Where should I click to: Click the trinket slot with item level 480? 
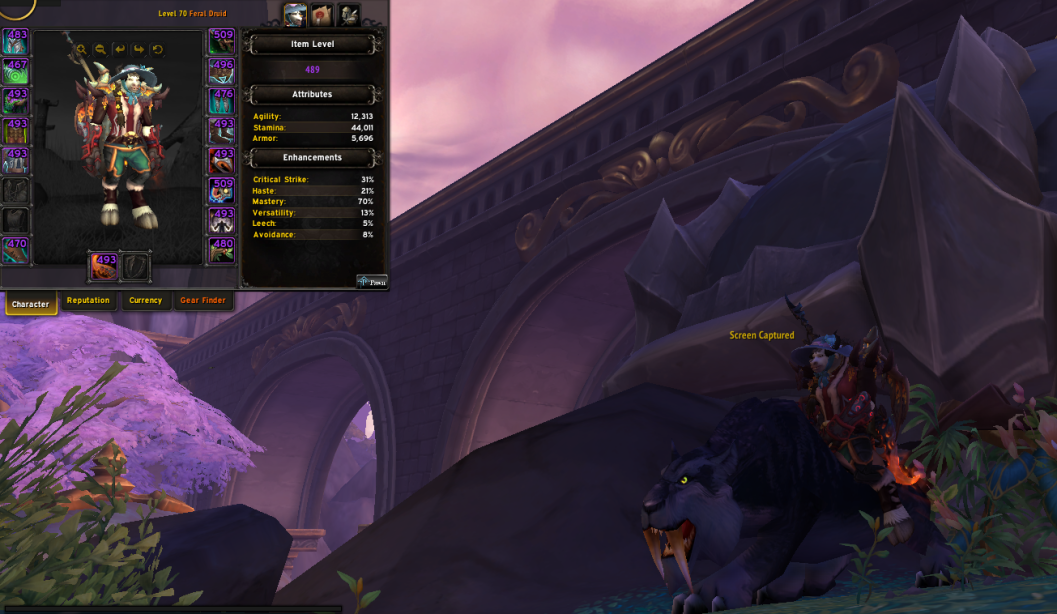[x=222, y=250]
